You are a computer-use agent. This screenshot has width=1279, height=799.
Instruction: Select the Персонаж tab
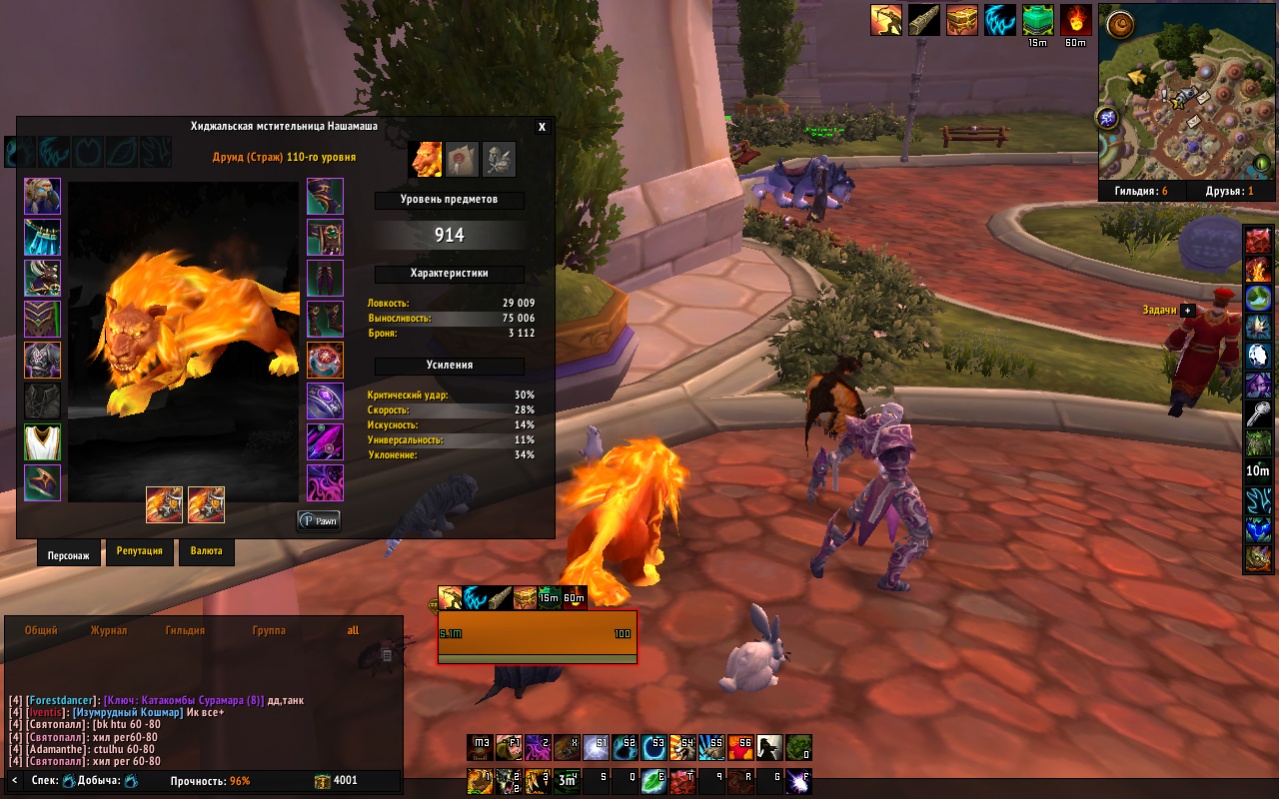[x=69, y=552]
